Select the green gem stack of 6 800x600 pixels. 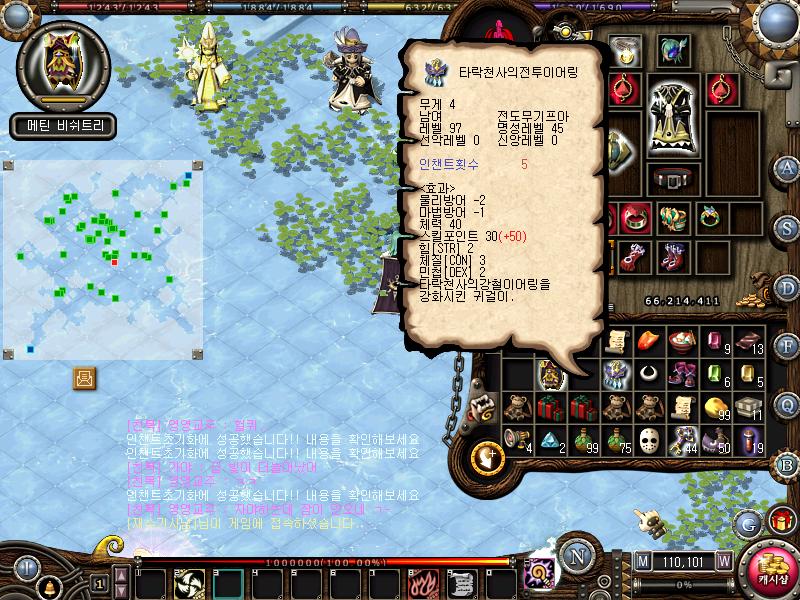coord(715,375)
